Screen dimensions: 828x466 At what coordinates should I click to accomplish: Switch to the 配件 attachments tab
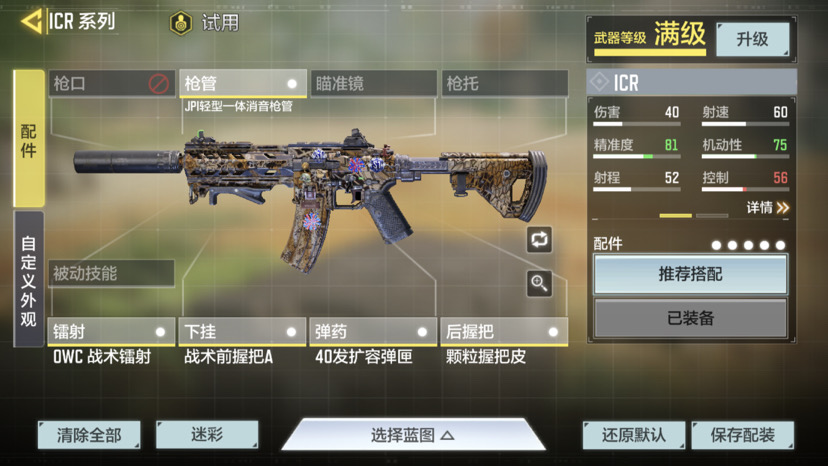pos(29,139)
